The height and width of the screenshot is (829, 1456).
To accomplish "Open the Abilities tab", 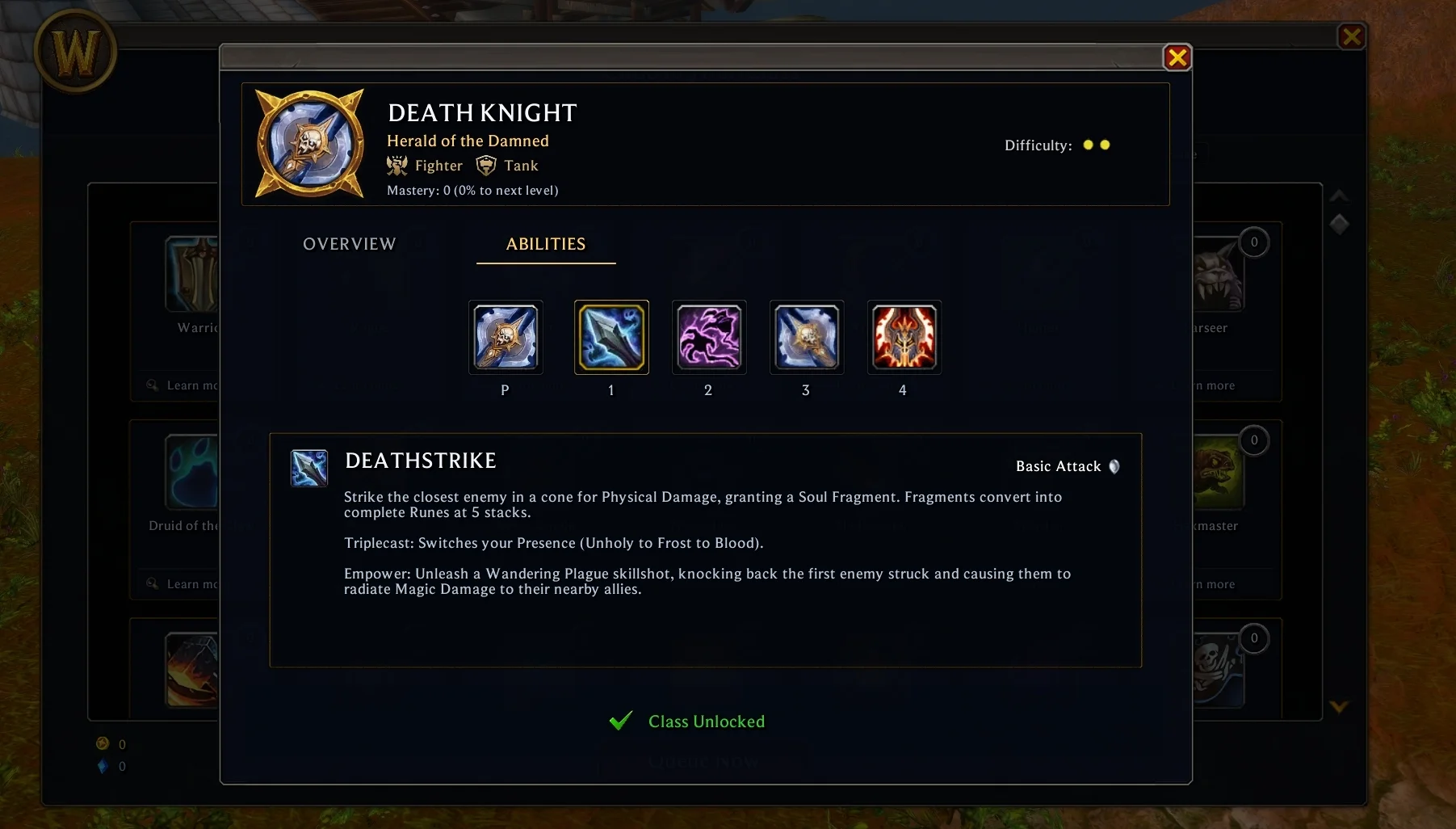I will click(545, 244).
